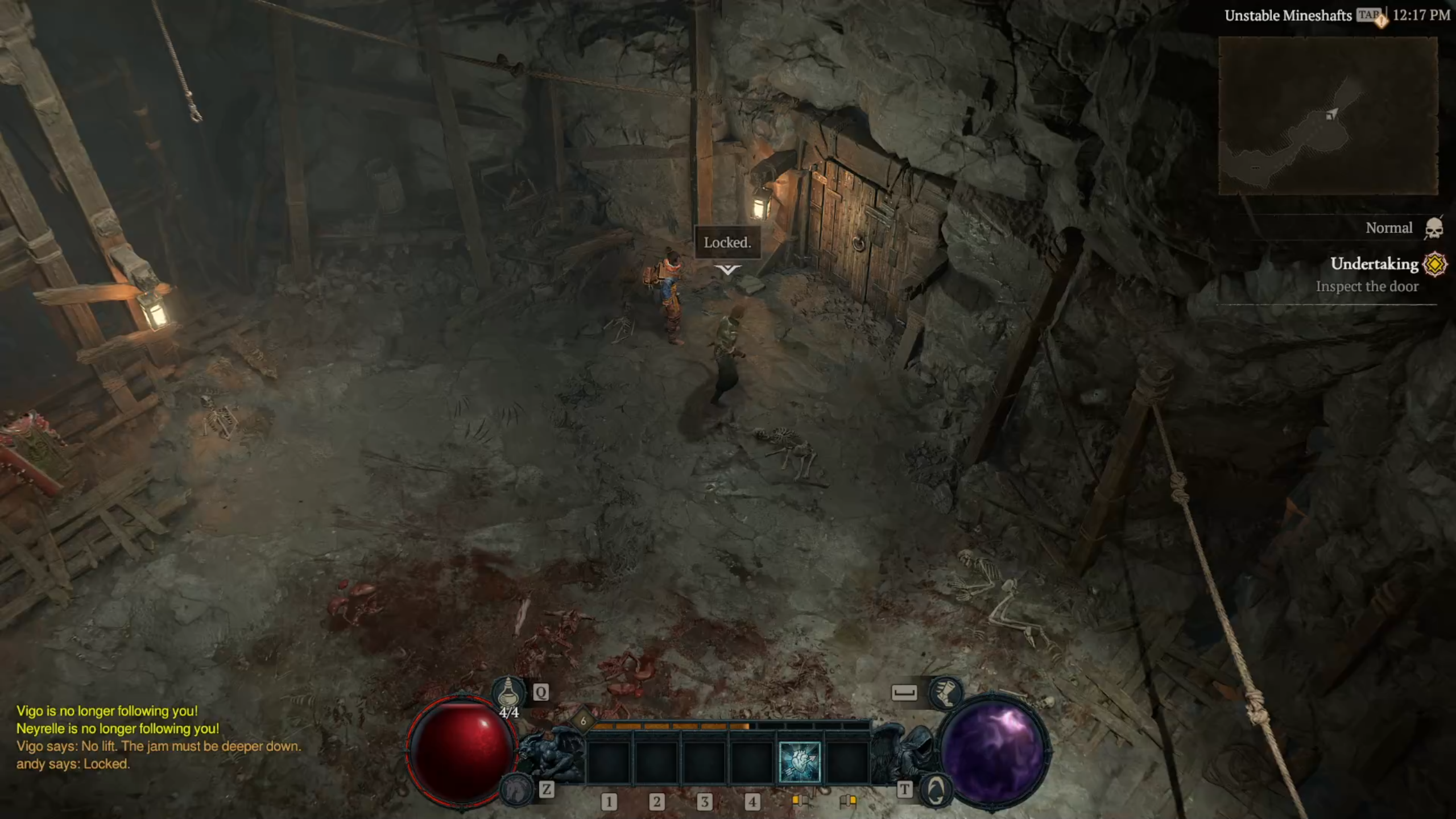Activate the pierced heart arrow skill
Viewport: 1456px width, 819px height.
[799, 762]
